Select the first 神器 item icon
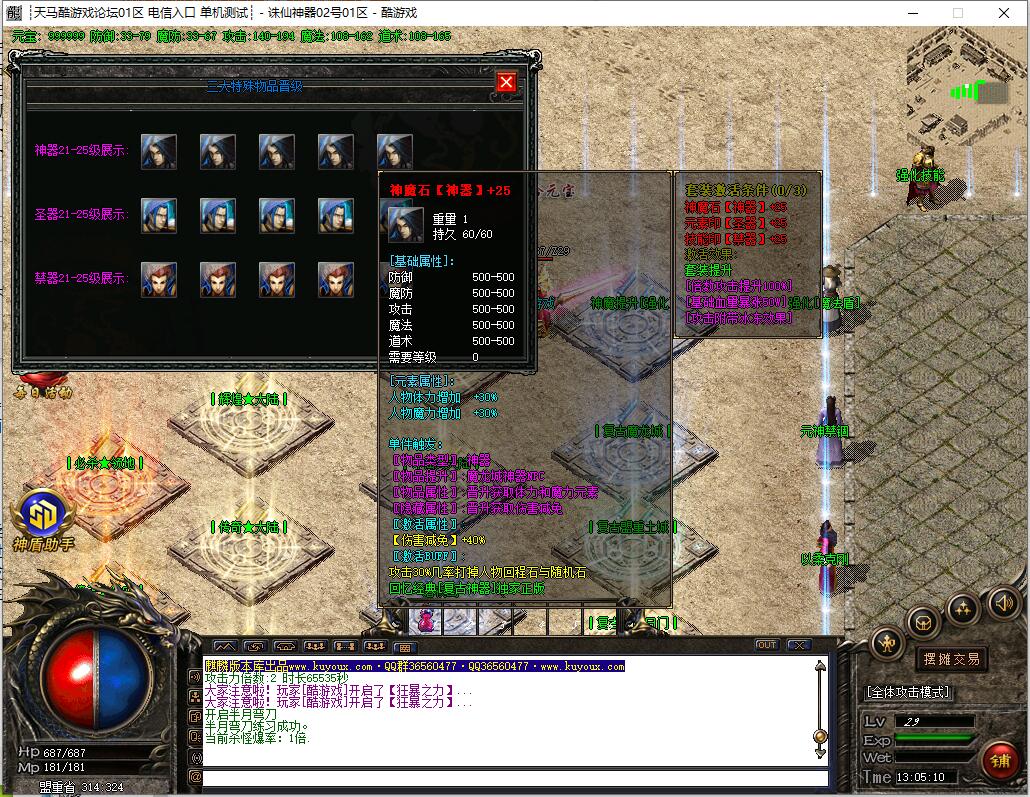Screen dimensions: 1030x797 pyautogui.click(x=158, y=152)
